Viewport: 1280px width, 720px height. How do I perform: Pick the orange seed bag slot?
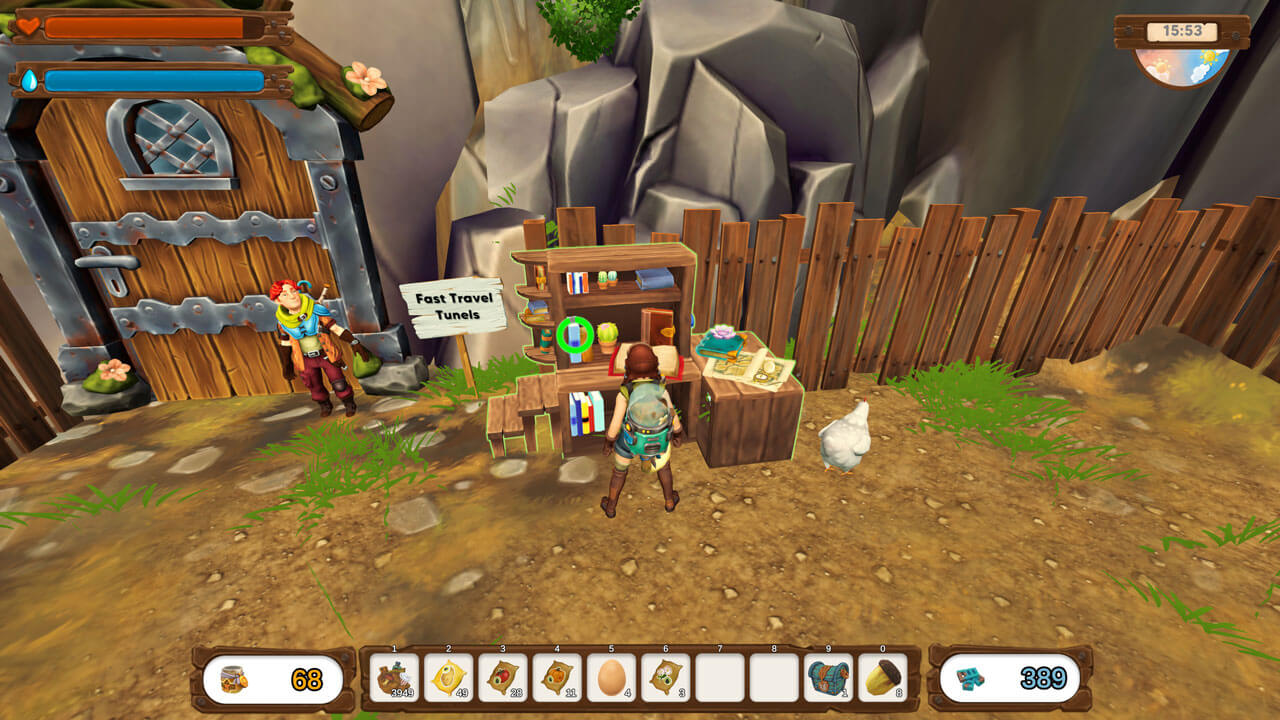556,678
